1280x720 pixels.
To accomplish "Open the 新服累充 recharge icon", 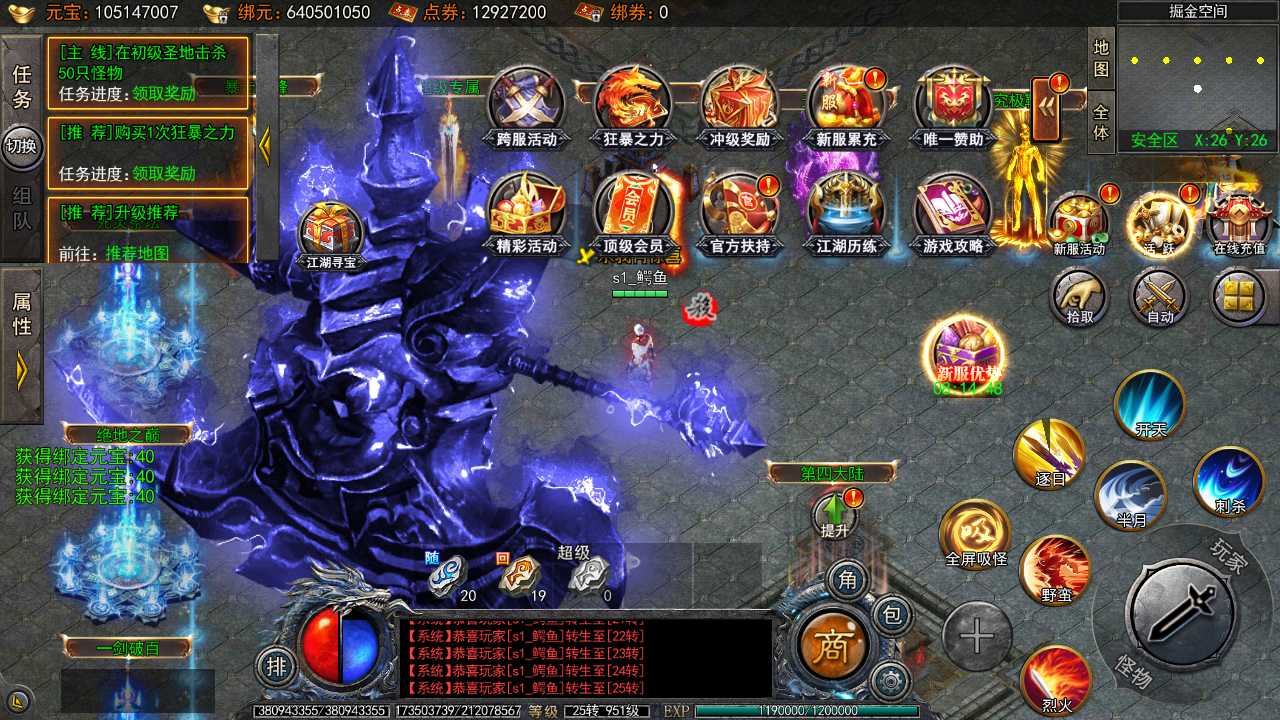I will pyautogui.click(x=846, y=104).
